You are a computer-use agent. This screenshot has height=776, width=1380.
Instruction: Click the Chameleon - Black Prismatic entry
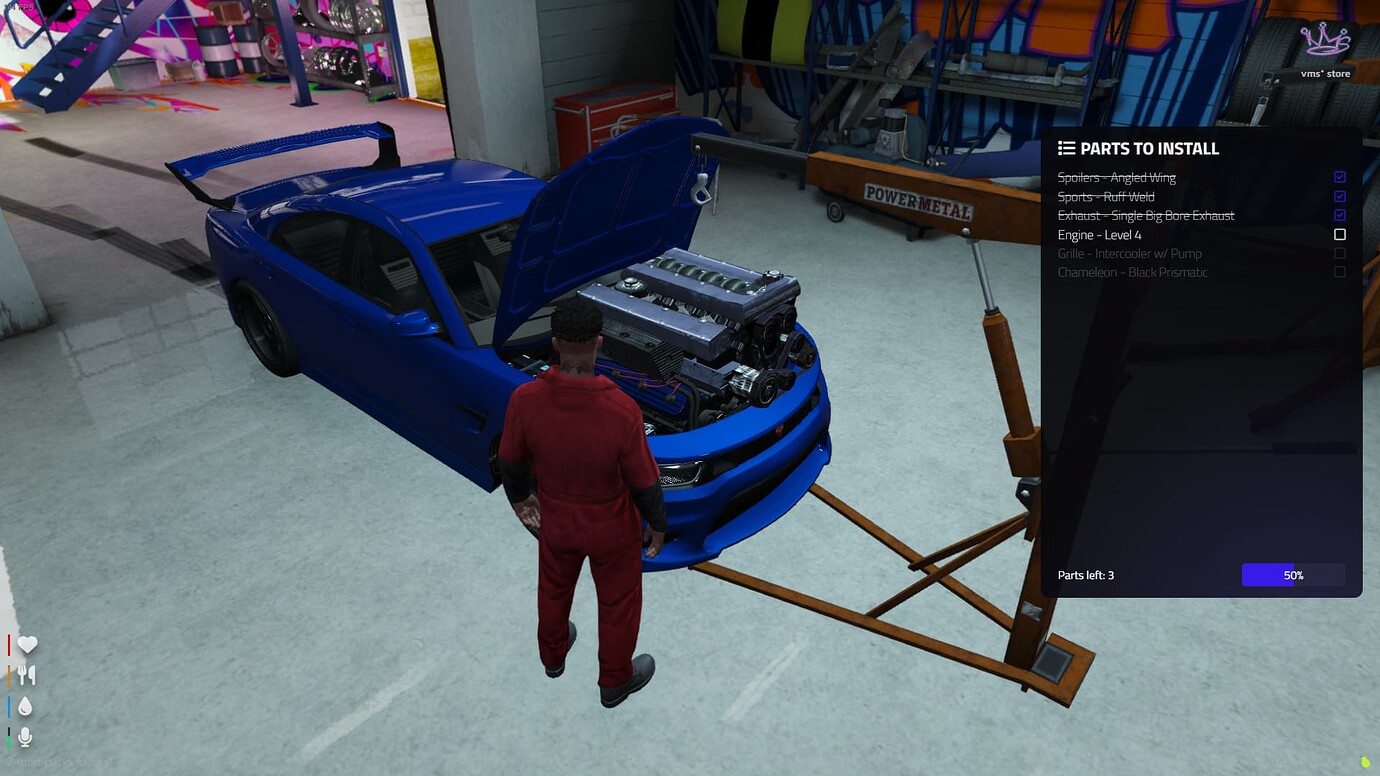click(1133, 272)
